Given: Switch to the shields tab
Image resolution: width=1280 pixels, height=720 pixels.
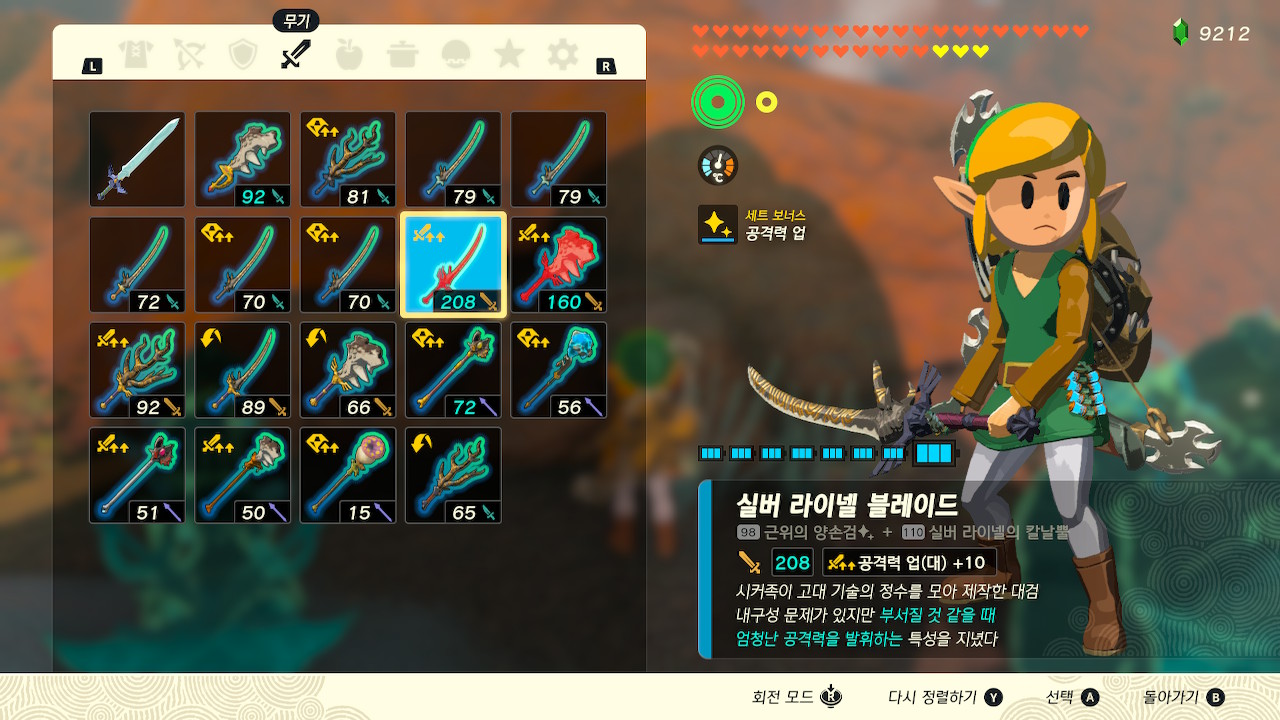Looking at the screenshot, I should coord(243,54).
